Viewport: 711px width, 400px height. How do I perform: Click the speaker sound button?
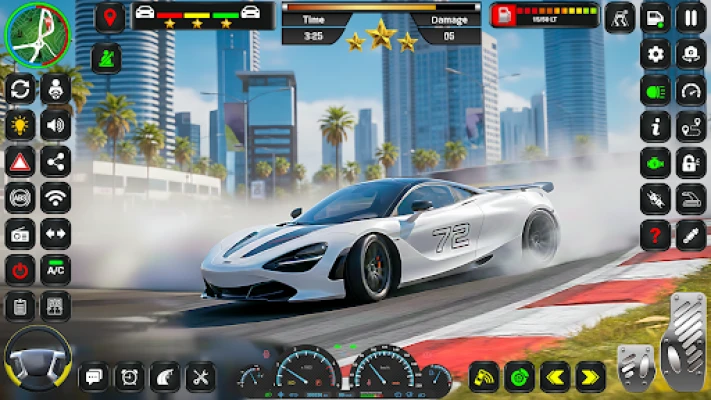[55, 125]
